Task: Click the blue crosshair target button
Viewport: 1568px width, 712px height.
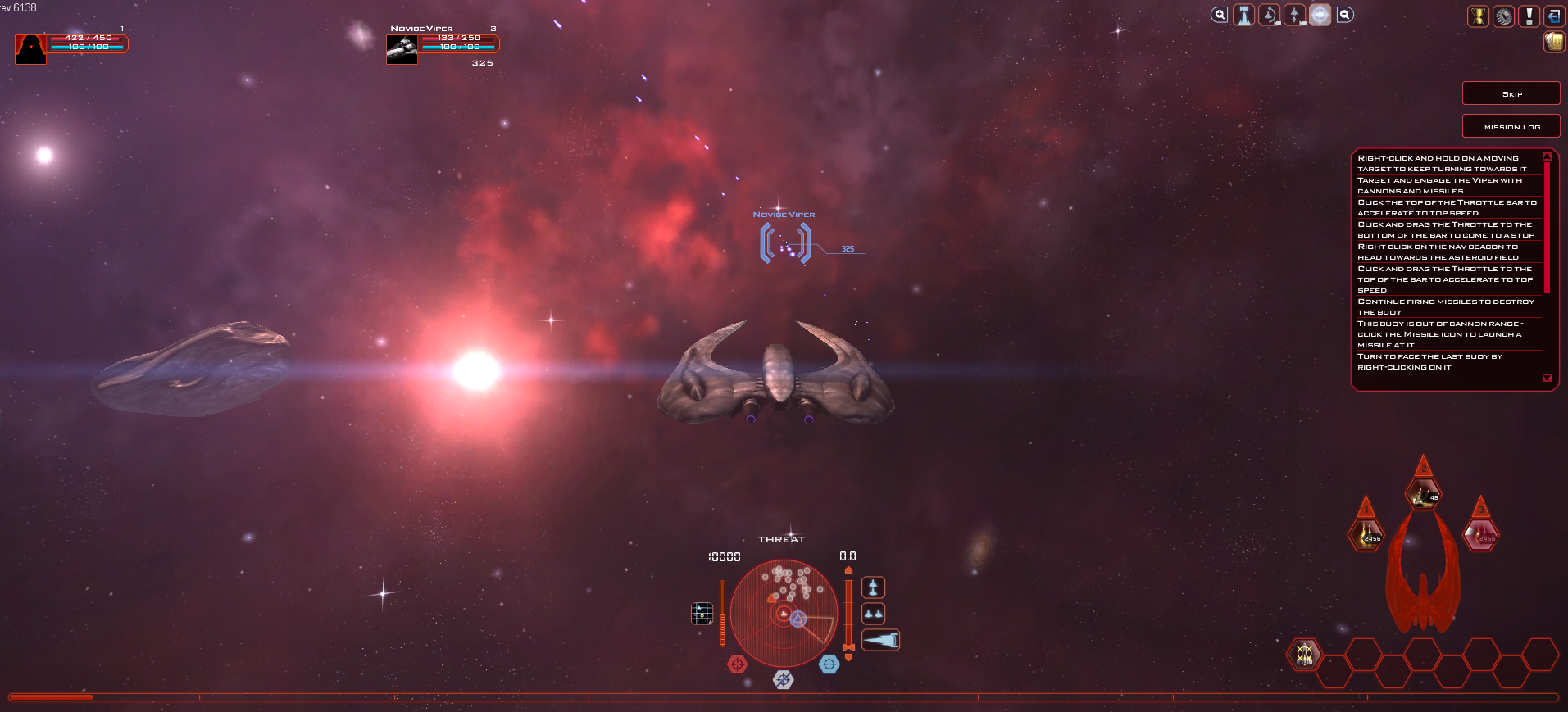Action: pyautogui.click(x=829, y=664)
